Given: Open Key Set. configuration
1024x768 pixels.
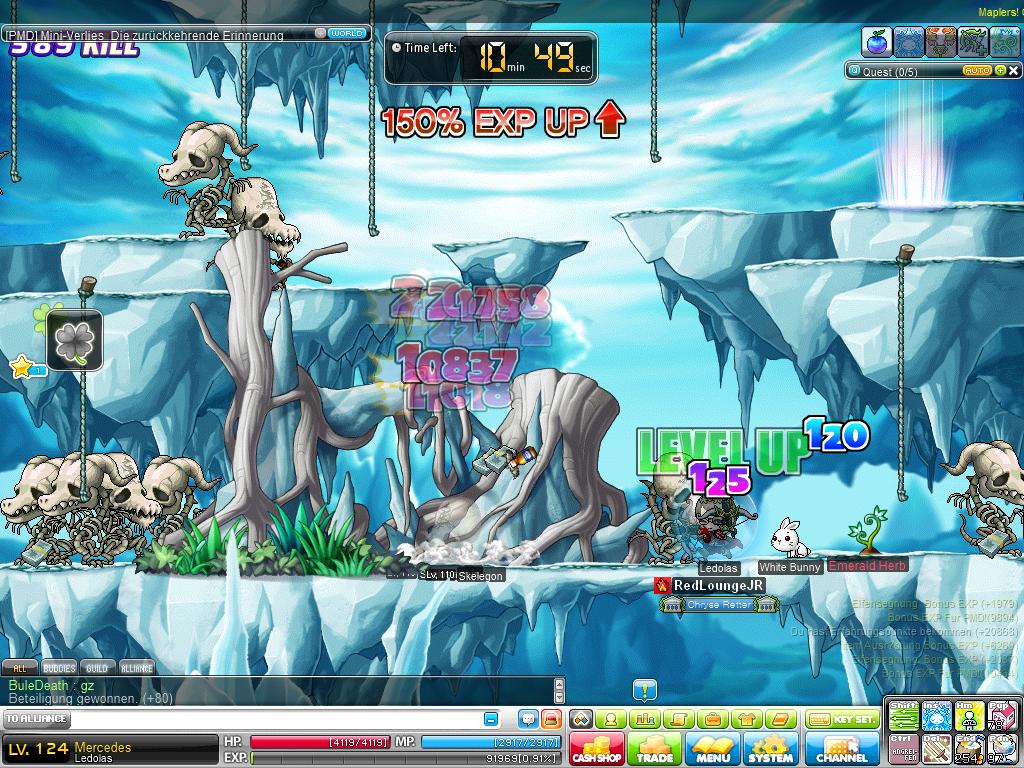Looking at the screenshot, I should click(x=843, y=719).
